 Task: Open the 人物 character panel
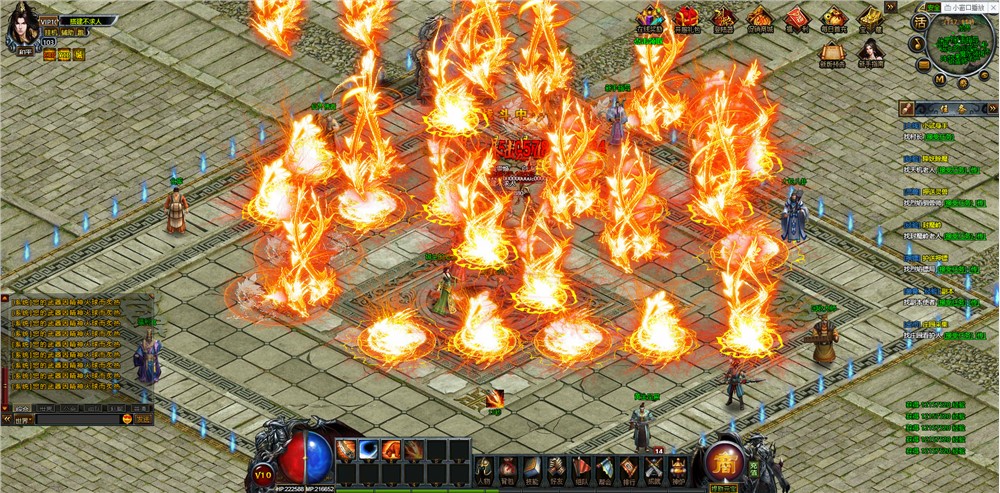coord(485,468)
